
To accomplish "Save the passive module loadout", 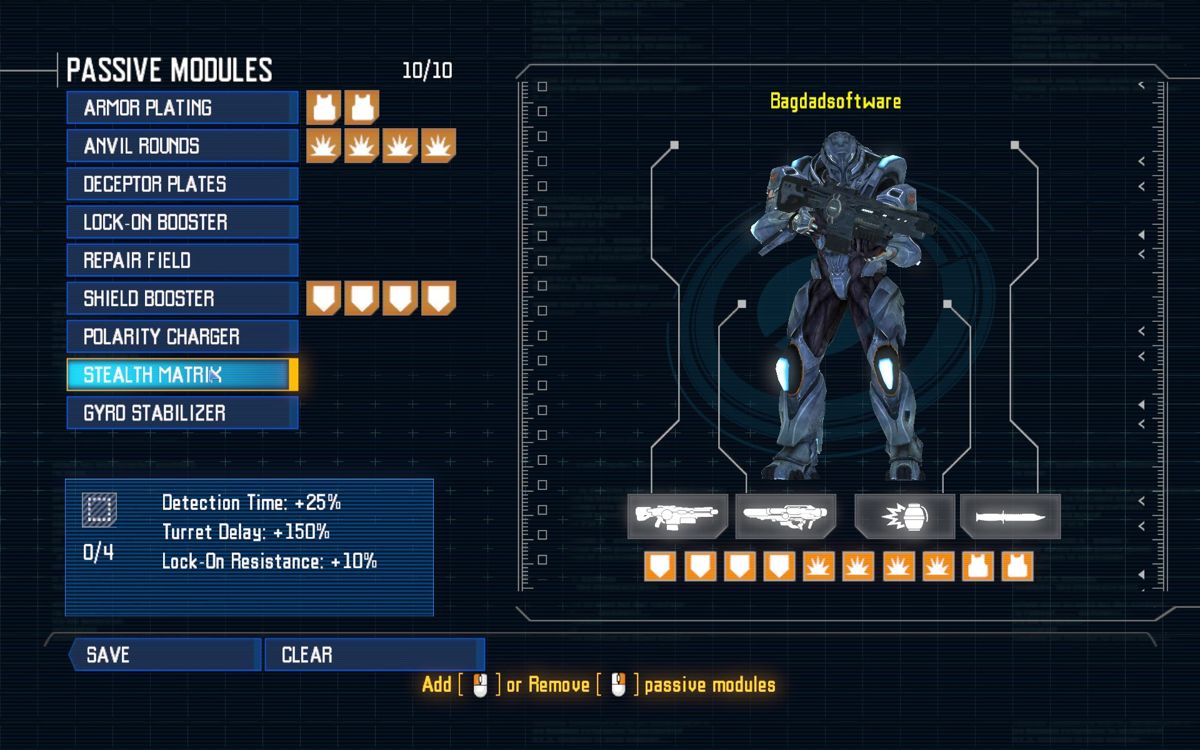I will pos(165,655).
